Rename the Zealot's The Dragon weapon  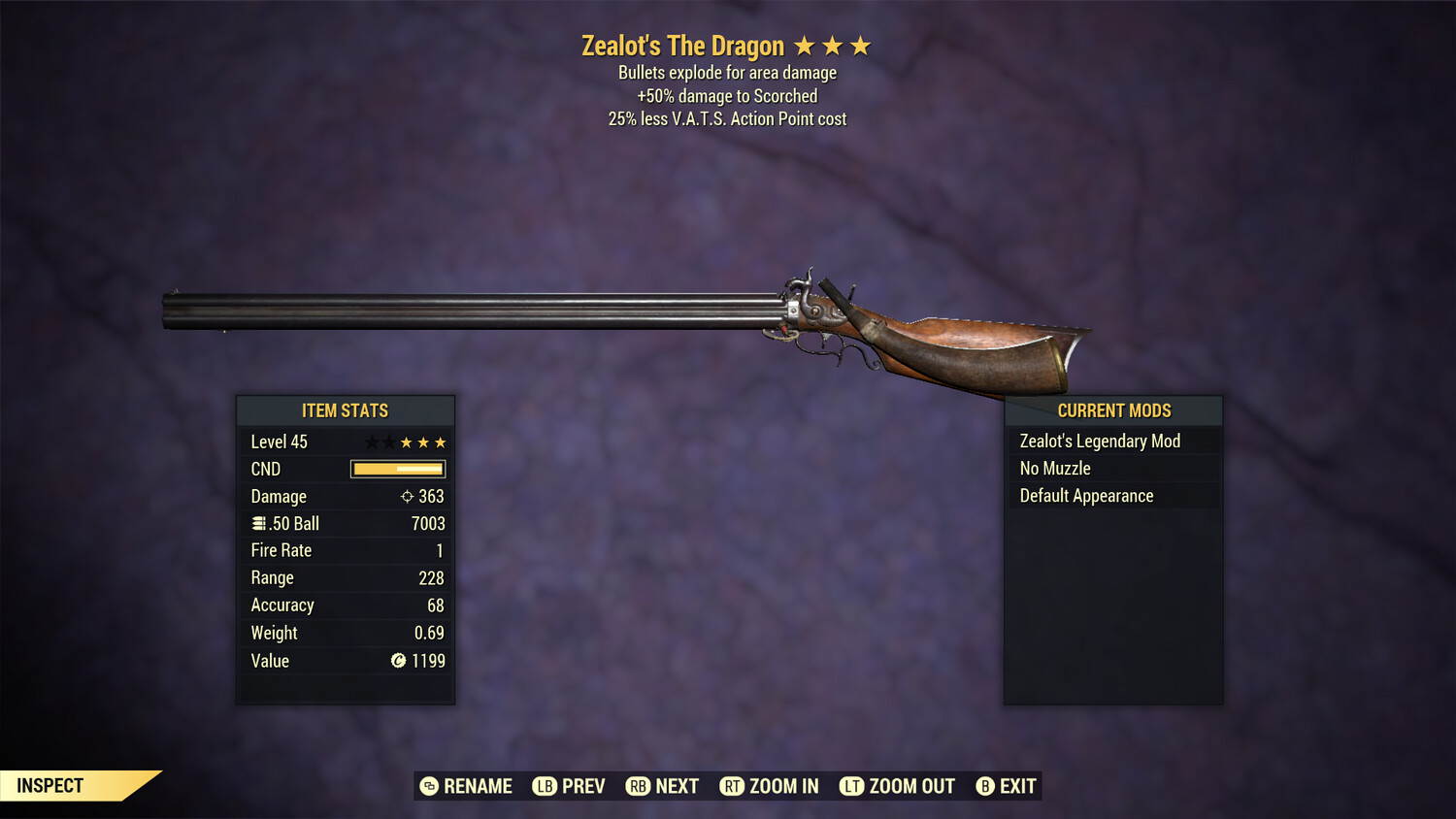pyautogui.click(x=466, y=786)
